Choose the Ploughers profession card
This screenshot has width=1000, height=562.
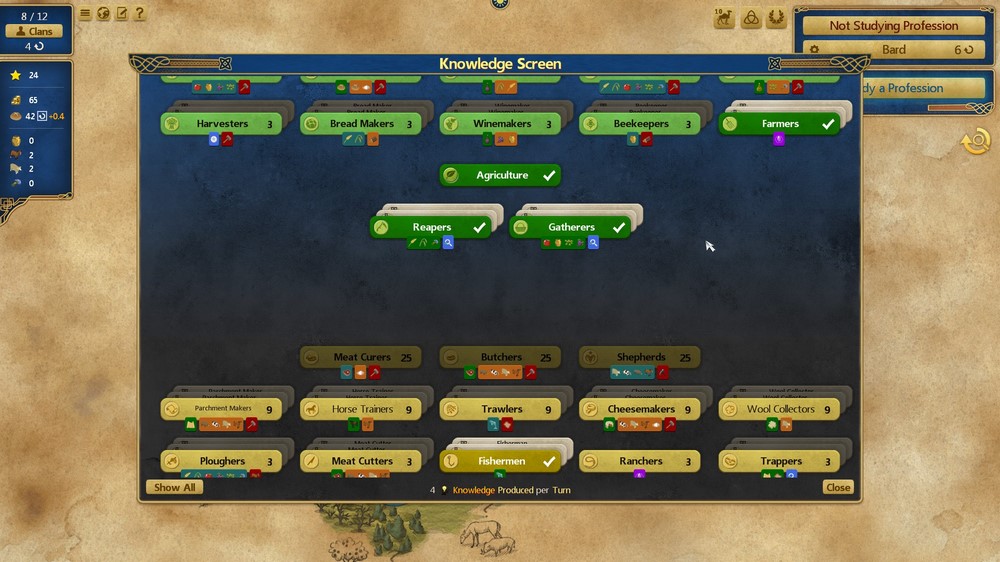pos(221,462)
